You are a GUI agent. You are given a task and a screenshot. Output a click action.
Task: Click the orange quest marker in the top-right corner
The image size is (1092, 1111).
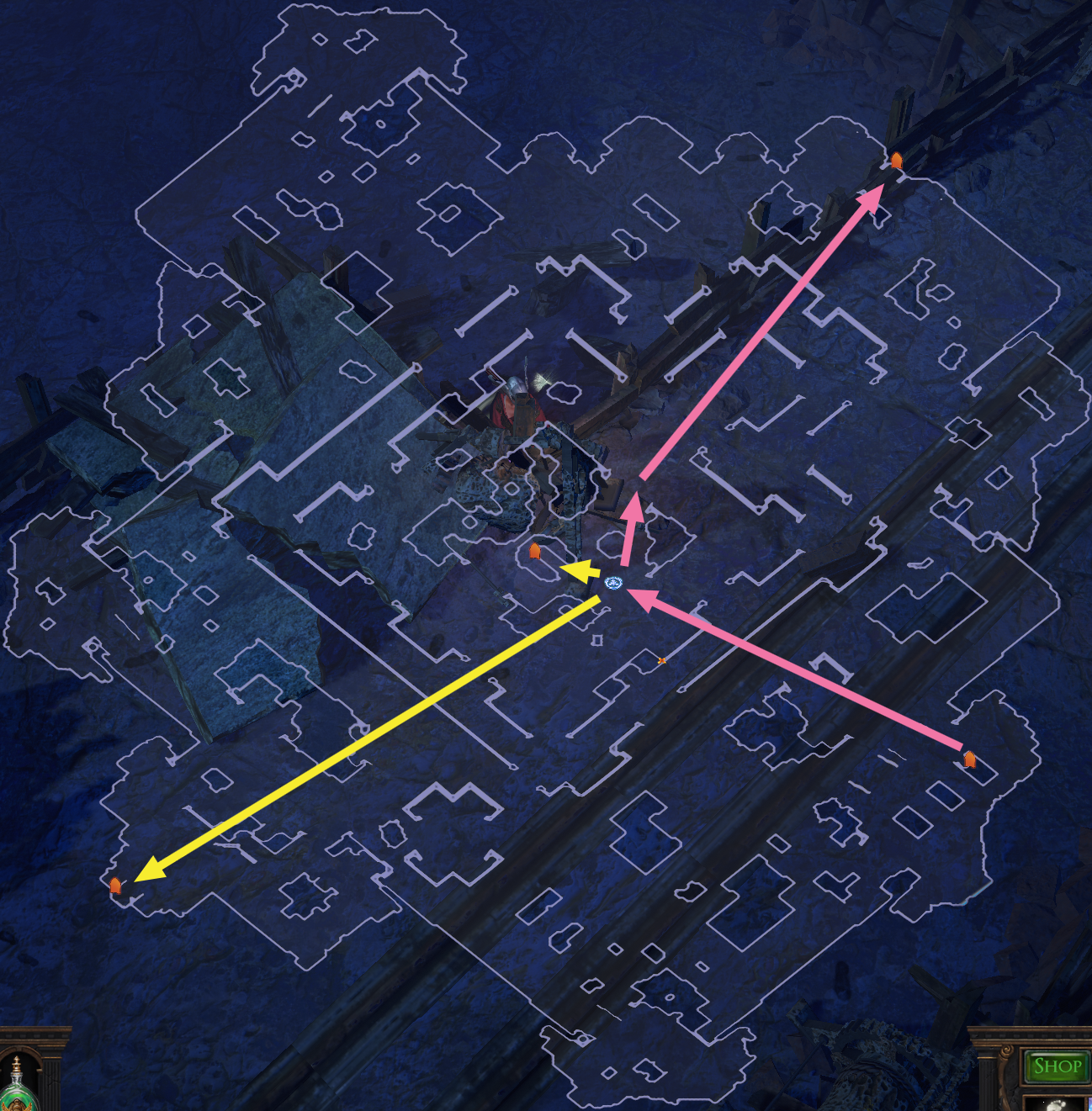click(x=897, y=160)
